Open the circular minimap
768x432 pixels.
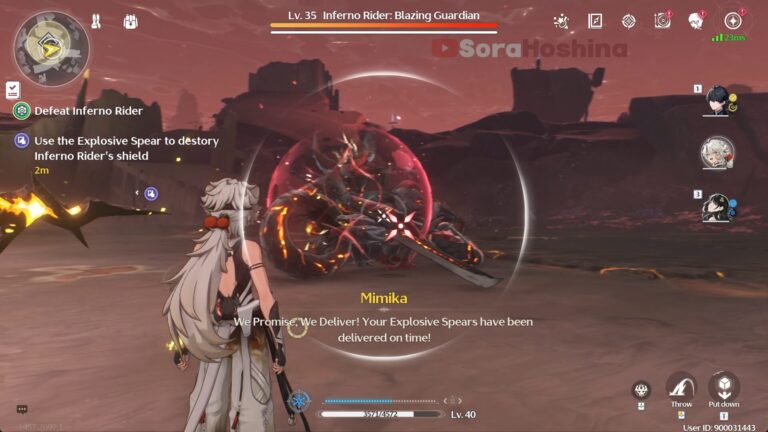click(x=50, y=48)
